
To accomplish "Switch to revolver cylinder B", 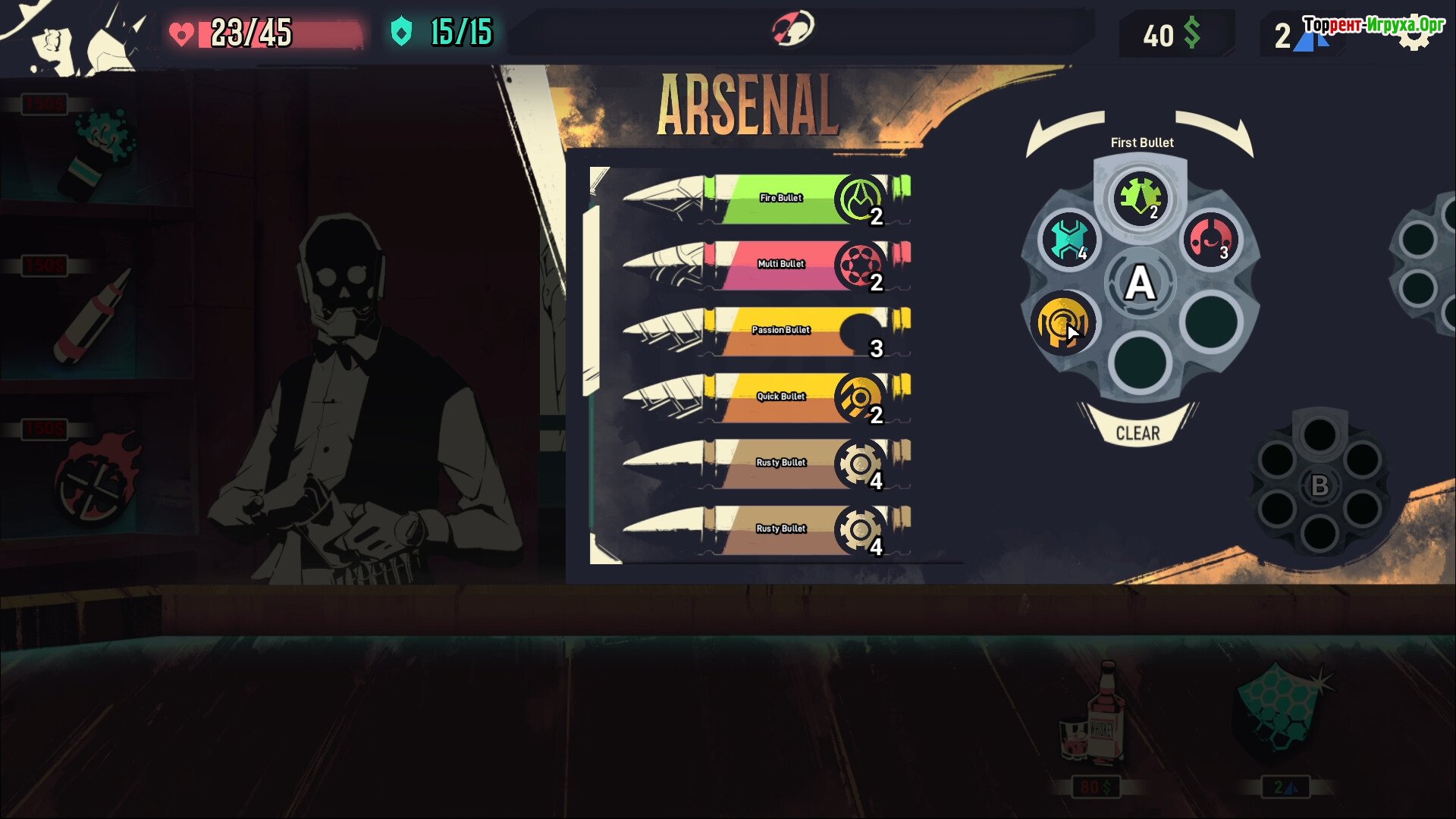I will [x=1319, y=485].
